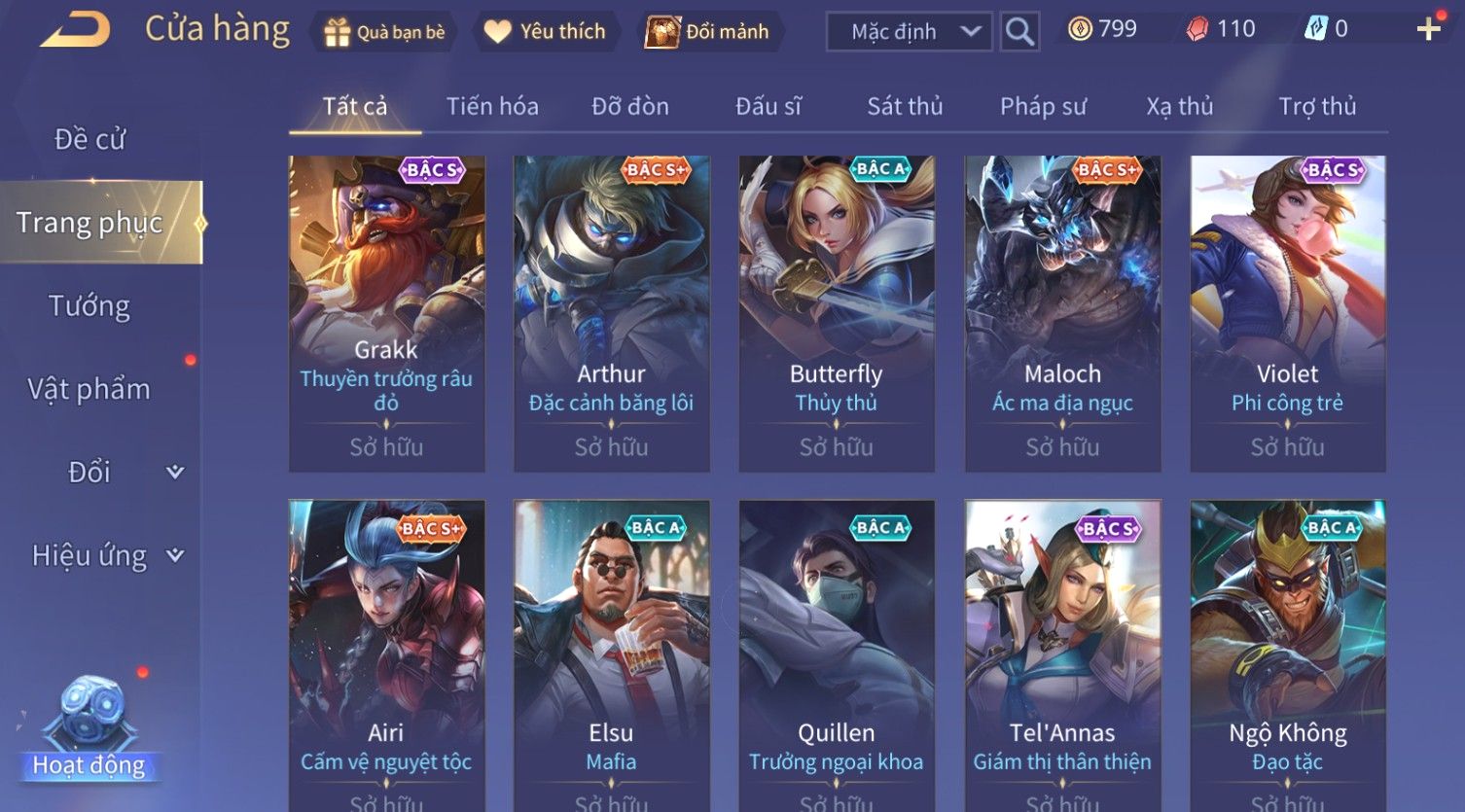1465x812 pixels.
Task: Go to the Tướng heroes section
Action: pos(89,306)
